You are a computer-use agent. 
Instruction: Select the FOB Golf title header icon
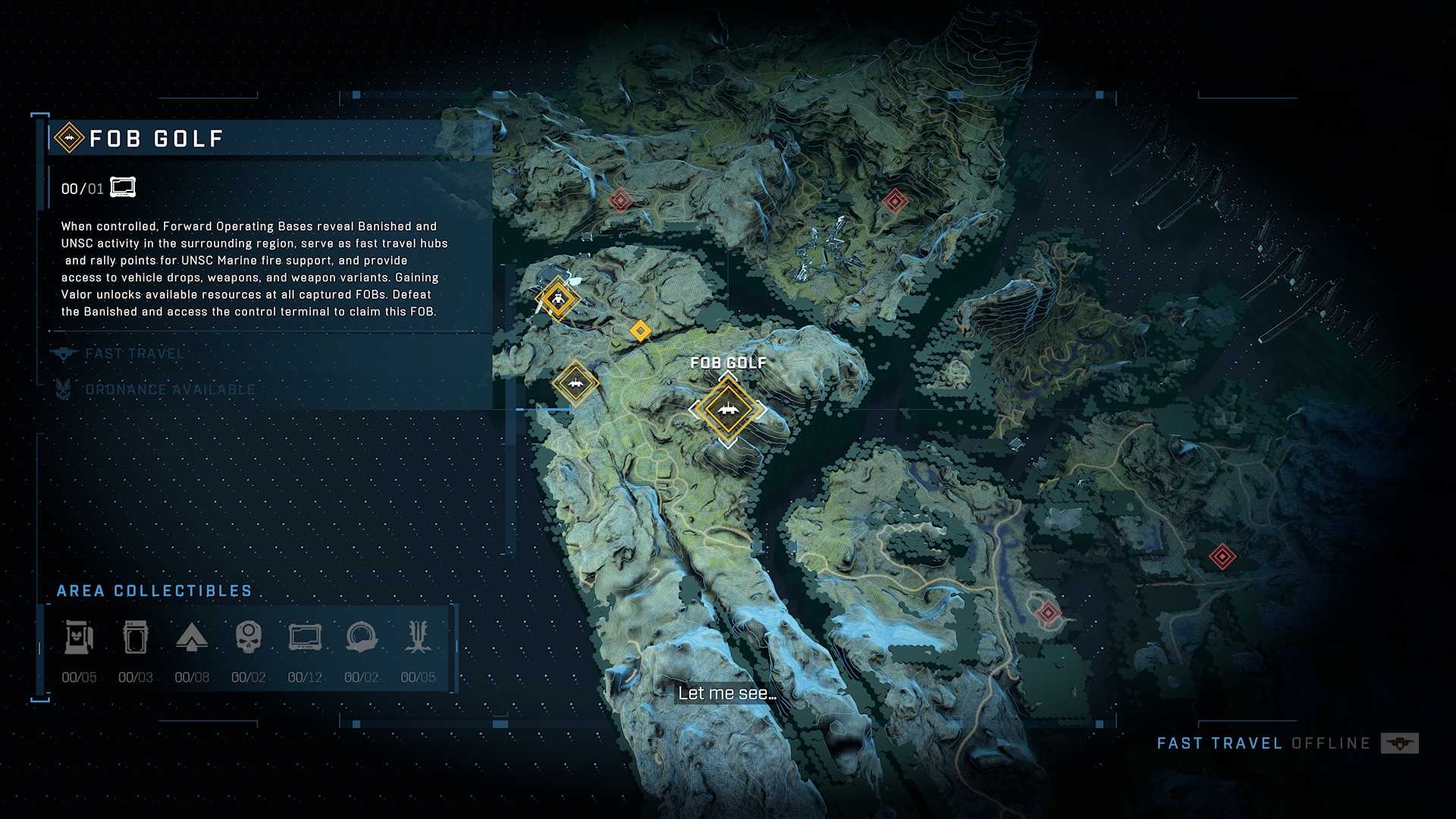(x=69, y=138)
